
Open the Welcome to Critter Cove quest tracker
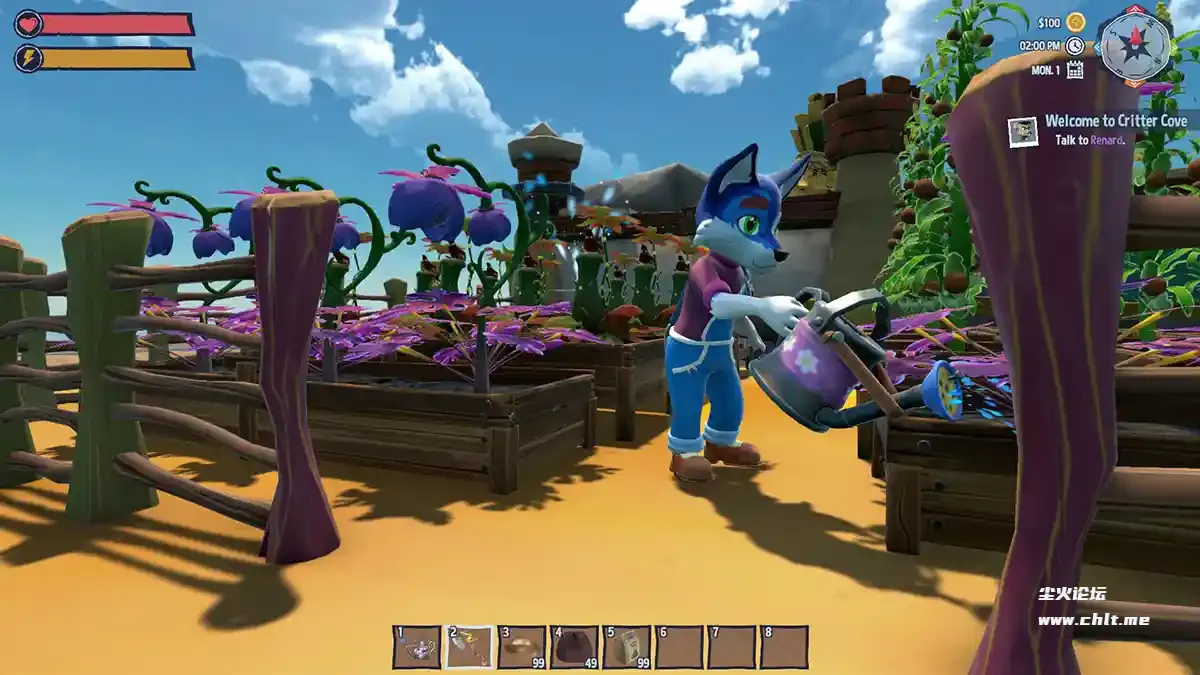[1115, 121]
